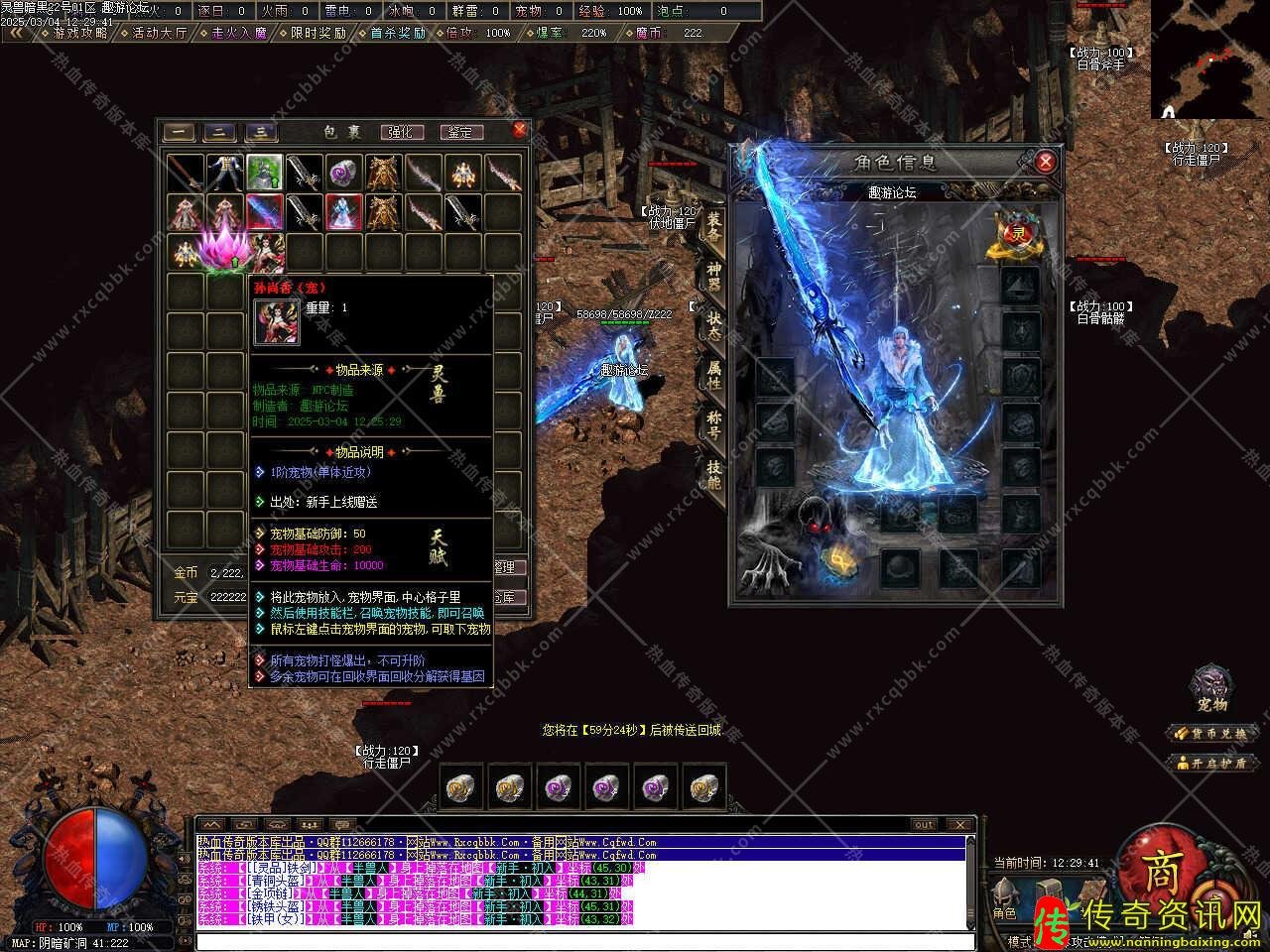Switch to bag page 二

click(x=219, y=132)
